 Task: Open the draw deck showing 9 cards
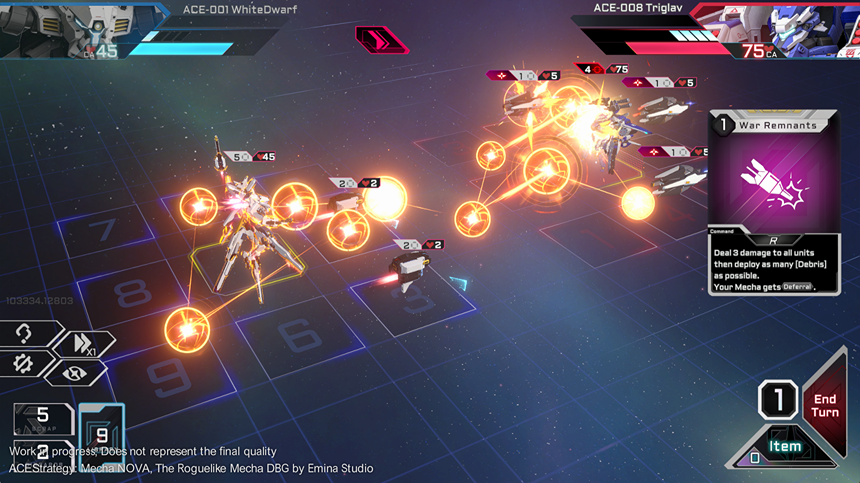tap(101, 434)
